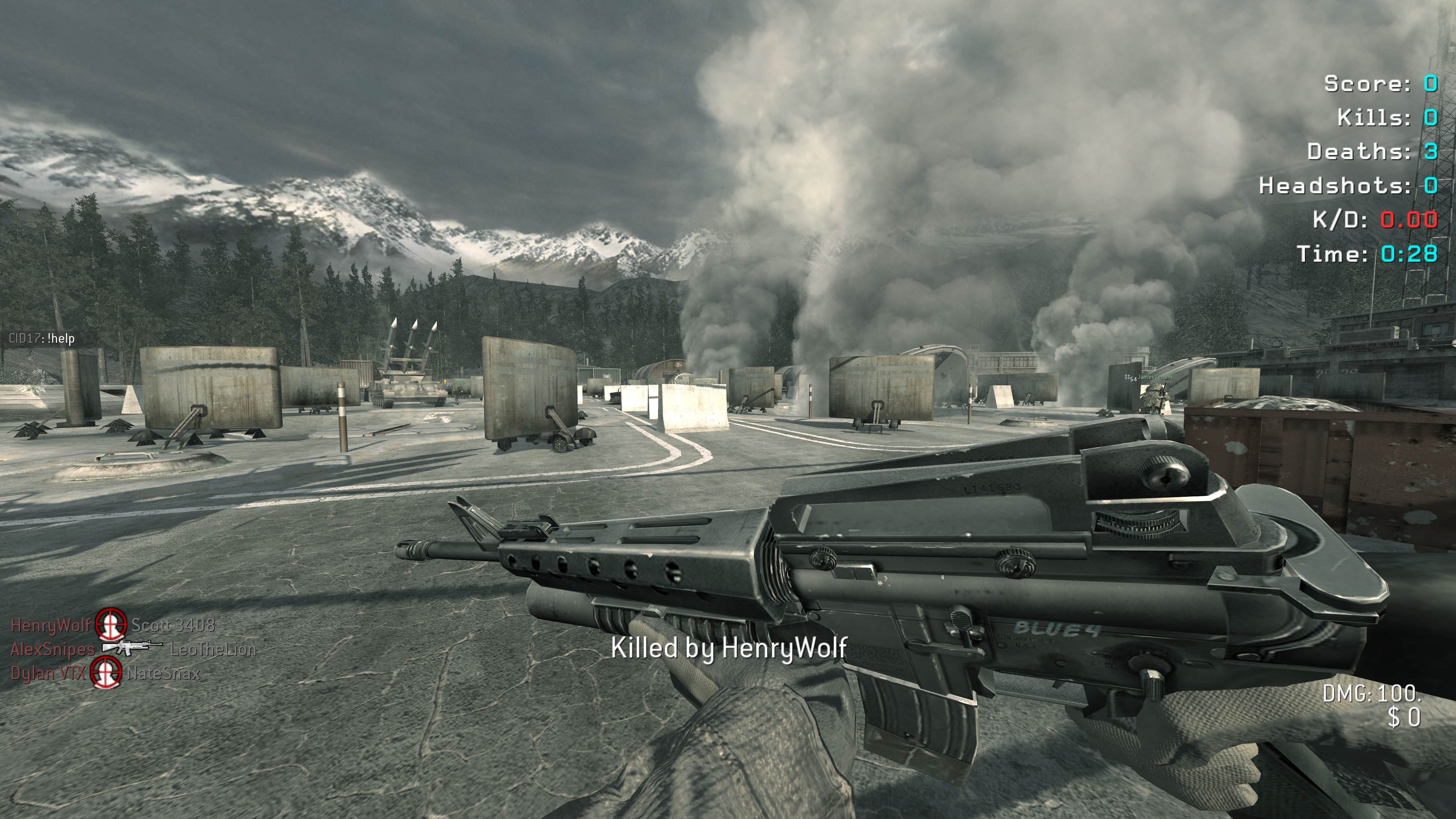Select the CID17 !help chat message
Image resolution: width=1456 pixels, height=819 pixels.
[42, 339]
